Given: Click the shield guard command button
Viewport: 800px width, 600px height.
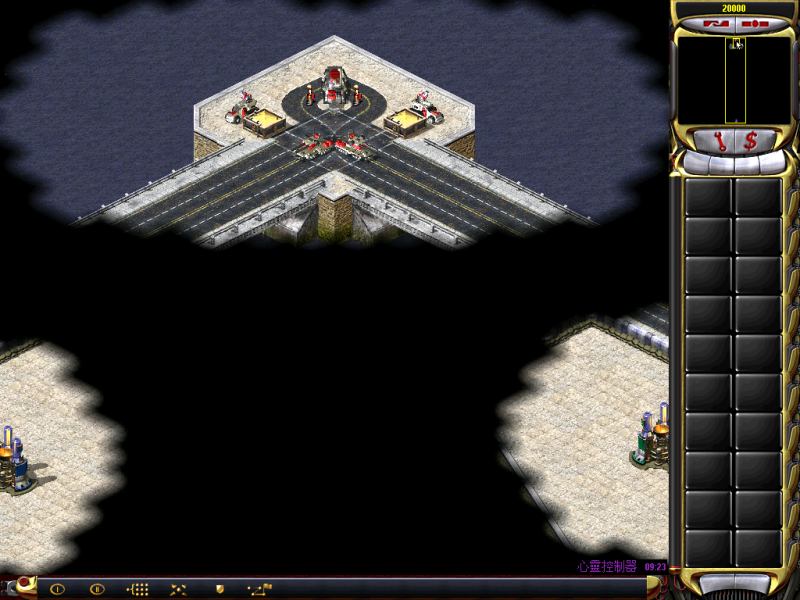Looking at the screenshot, I should (219, 589).
